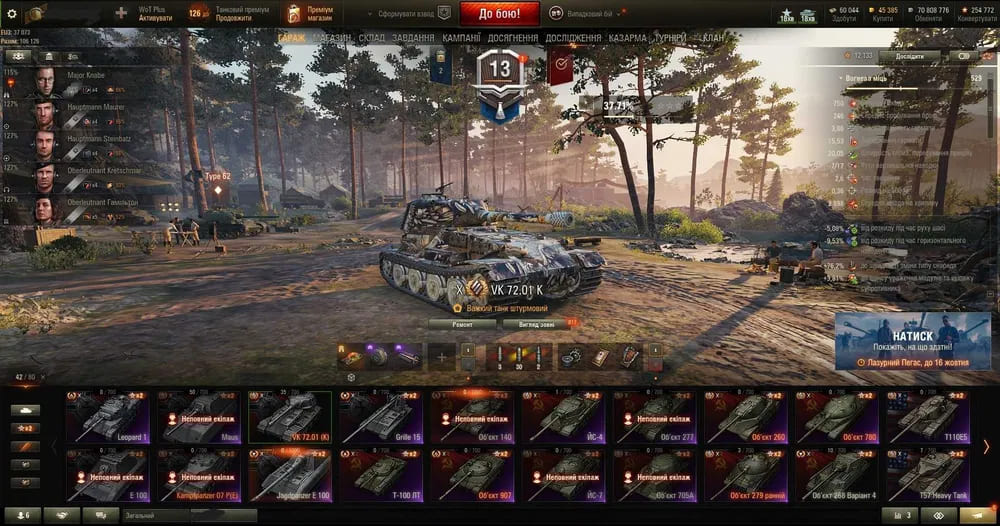Switch to the Дослідження research tab

(573, 38)
